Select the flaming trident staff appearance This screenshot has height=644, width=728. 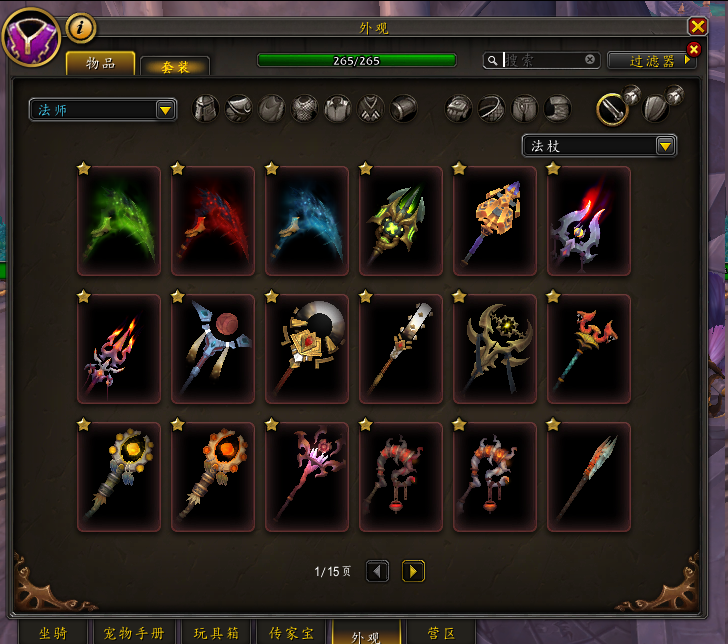[x=119, y=349]
